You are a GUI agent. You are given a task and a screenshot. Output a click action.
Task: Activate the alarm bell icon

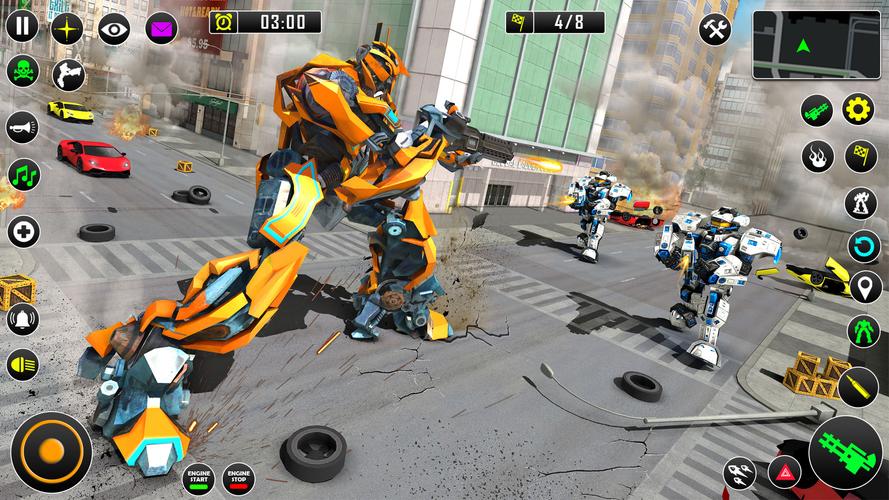(x=22, y=319)
